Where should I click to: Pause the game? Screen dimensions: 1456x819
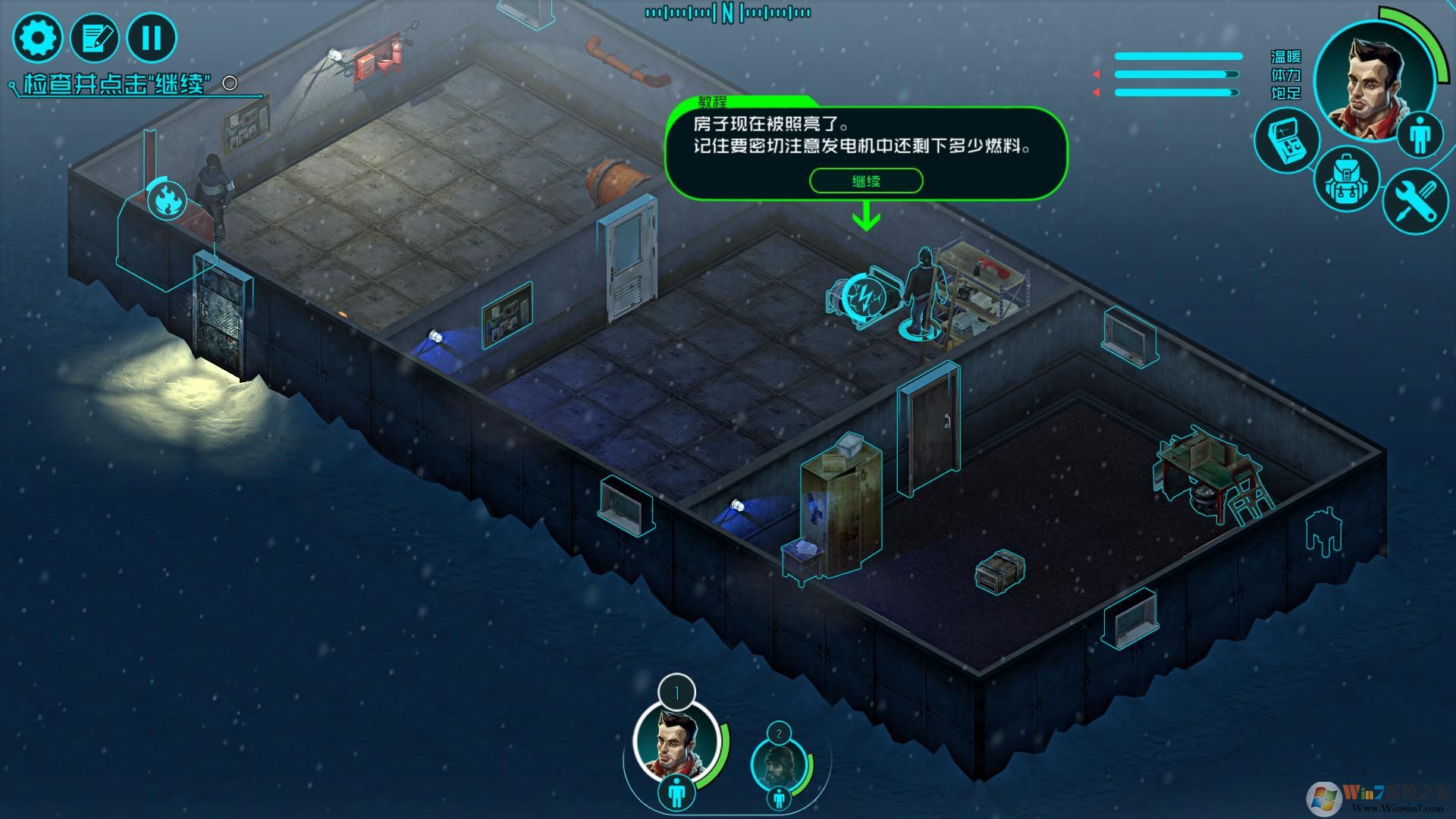pyautogui.click(x=152, y=37)
